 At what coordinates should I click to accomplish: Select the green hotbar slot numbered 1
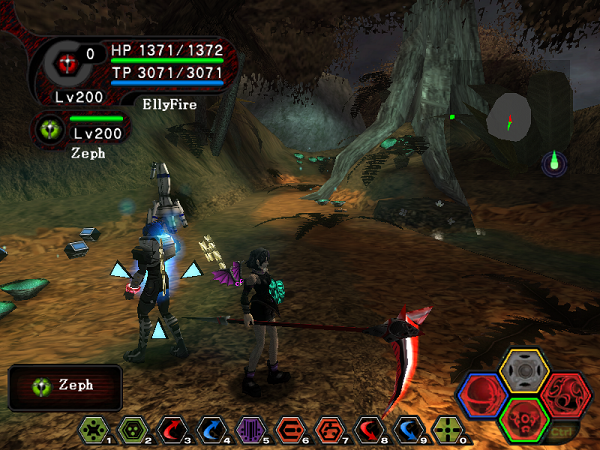click(x=94, y=429)
